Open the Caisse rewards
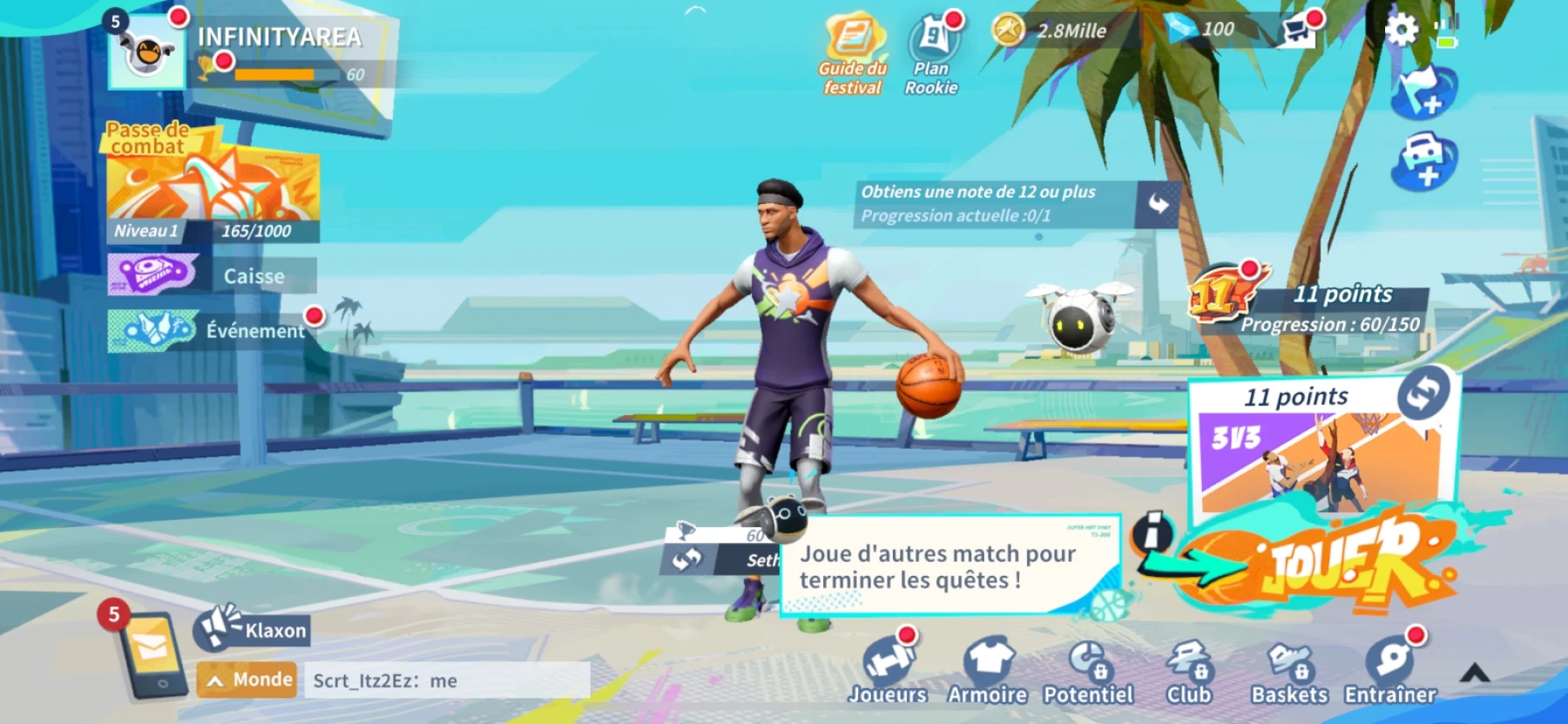The height and width of the screenshot is (724, 1568). pos(209,277)
